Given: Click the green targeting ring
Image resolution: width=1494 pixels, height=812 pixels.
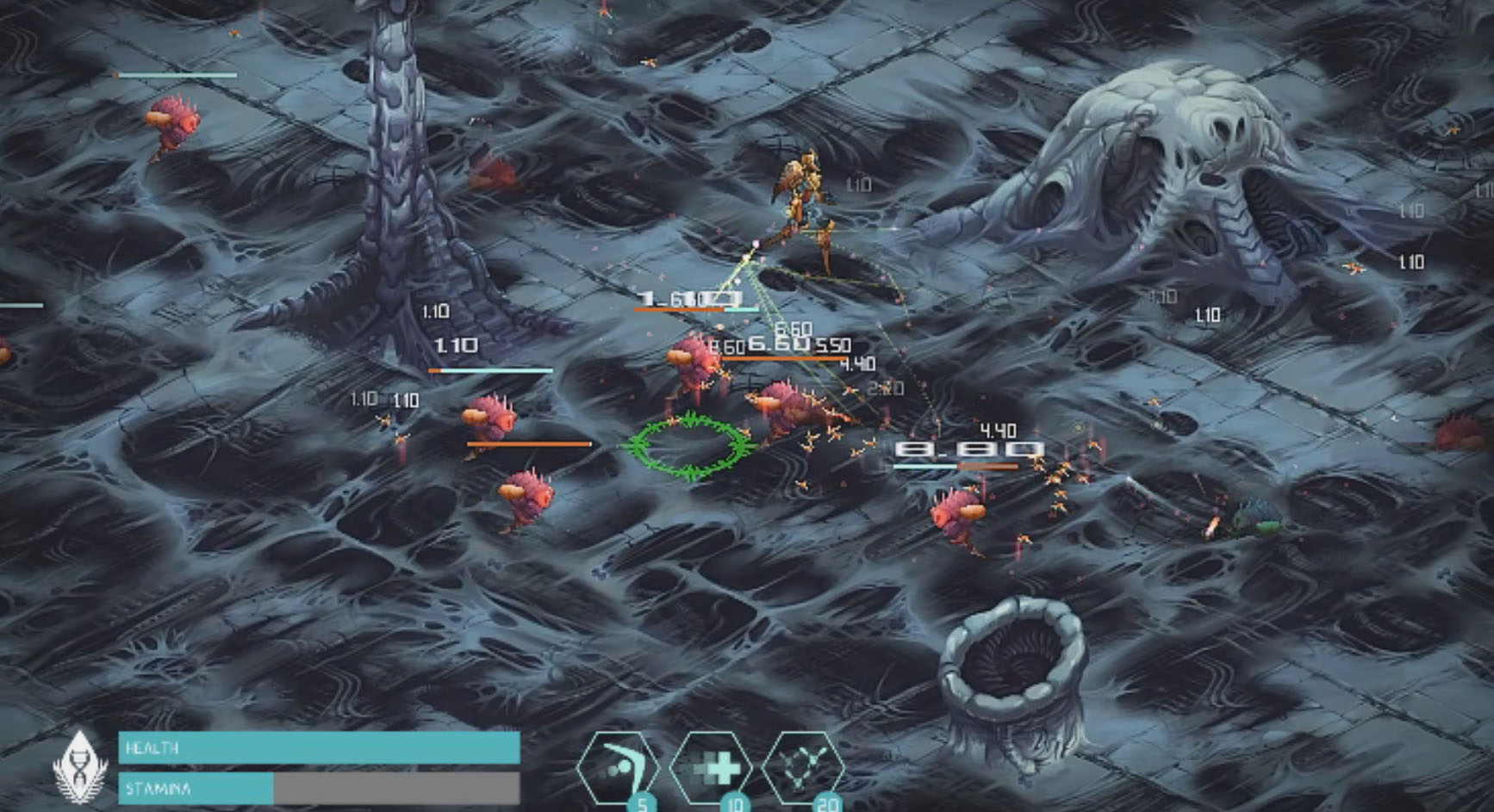Looking at the screenshot, I should 689,443.
